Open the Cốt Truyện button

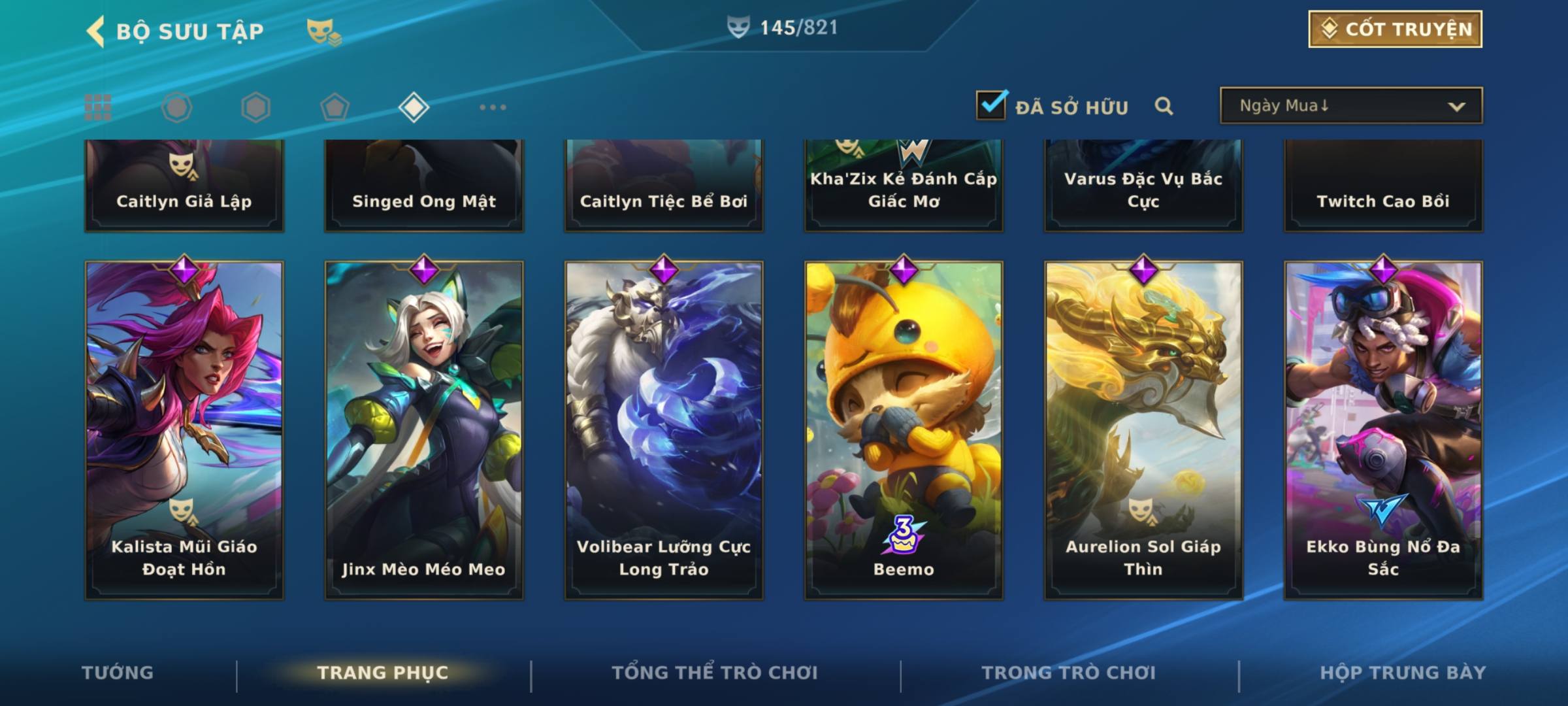(1394, 29)
